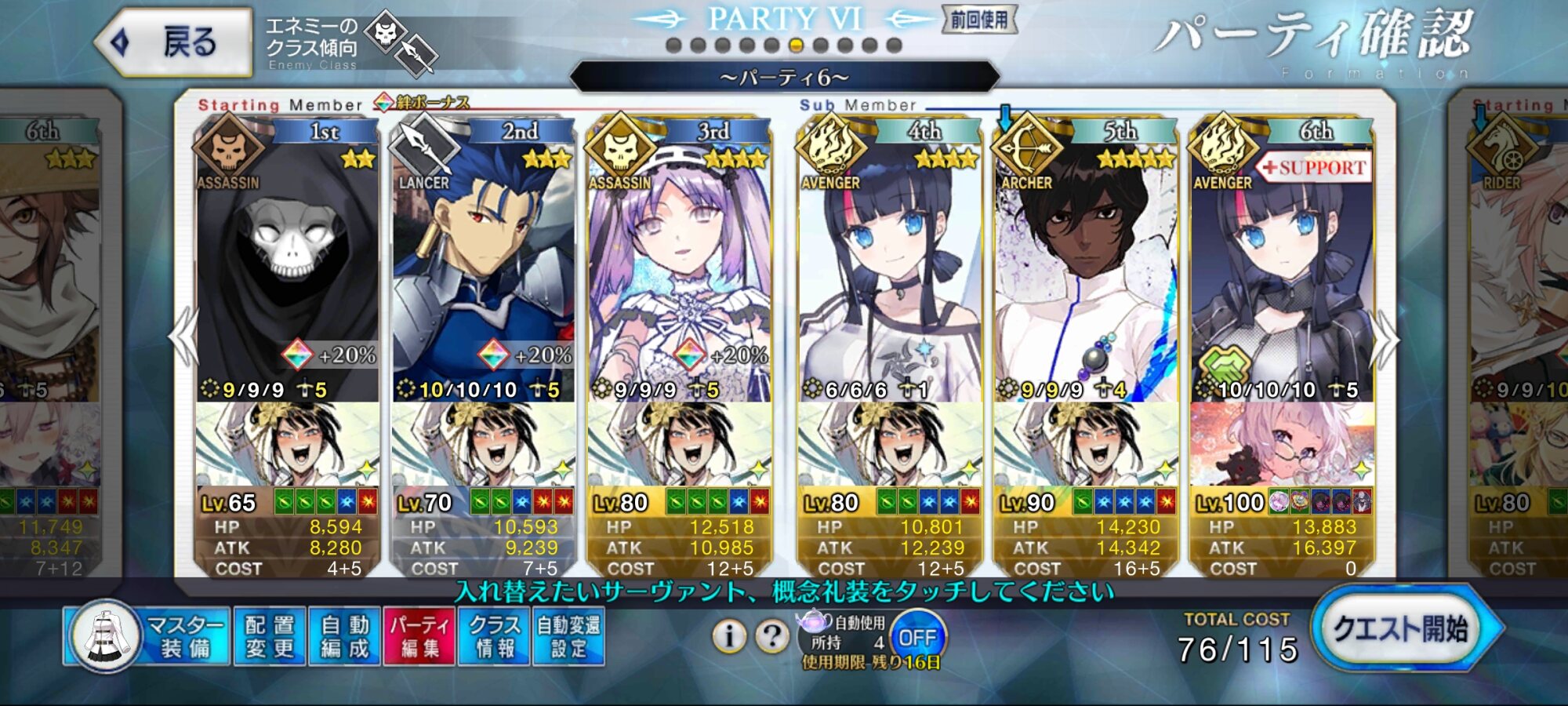Select the 前回使用 last-used party tag

(x=979, y=20)
